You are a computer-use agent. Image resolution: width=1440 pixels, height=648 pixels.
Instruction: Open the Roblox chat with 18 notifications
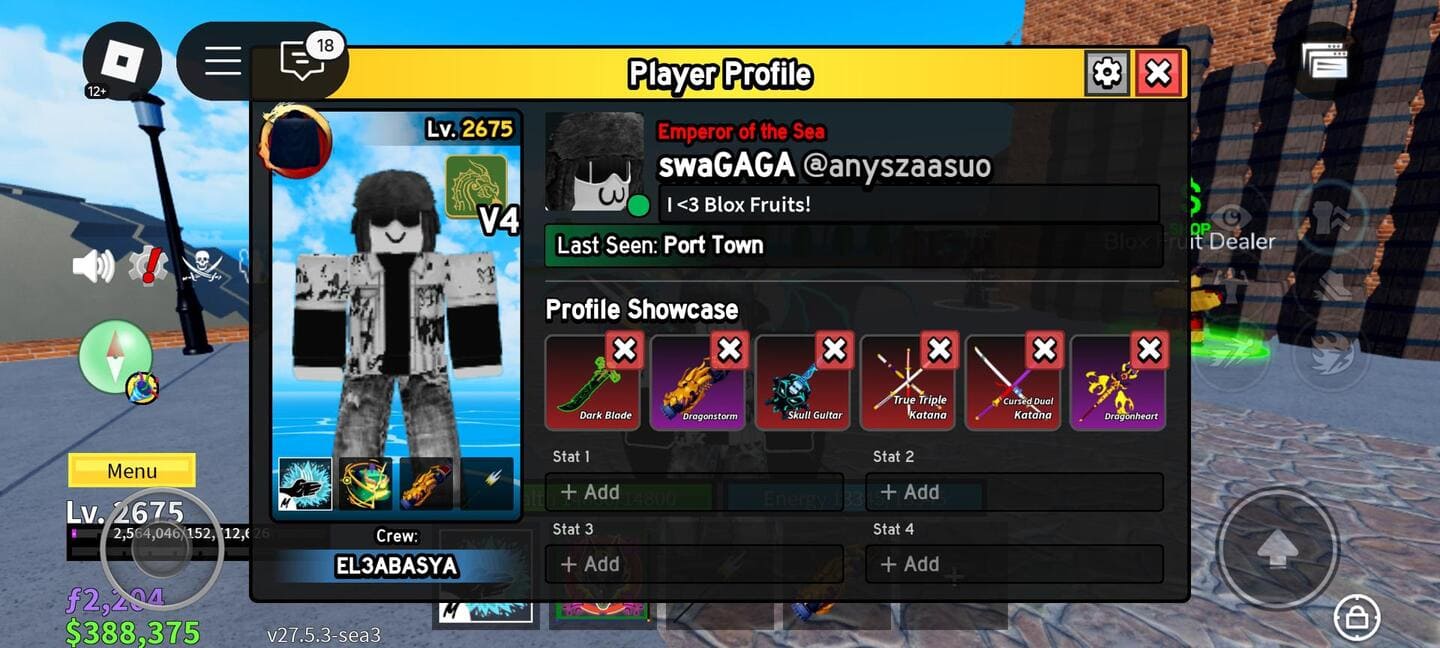302,62
